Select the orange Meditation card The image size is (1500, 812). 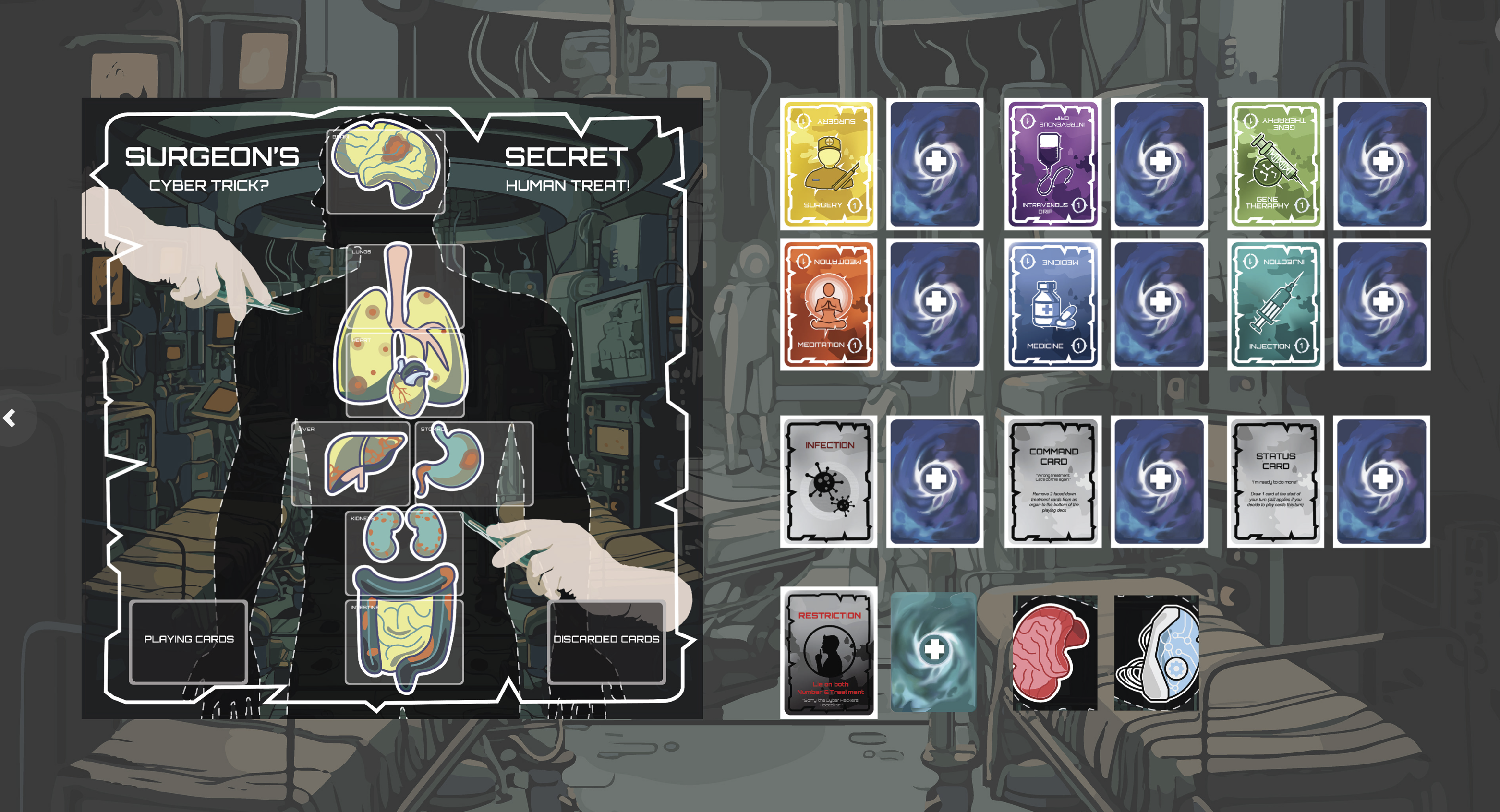[x=829, y=304]
